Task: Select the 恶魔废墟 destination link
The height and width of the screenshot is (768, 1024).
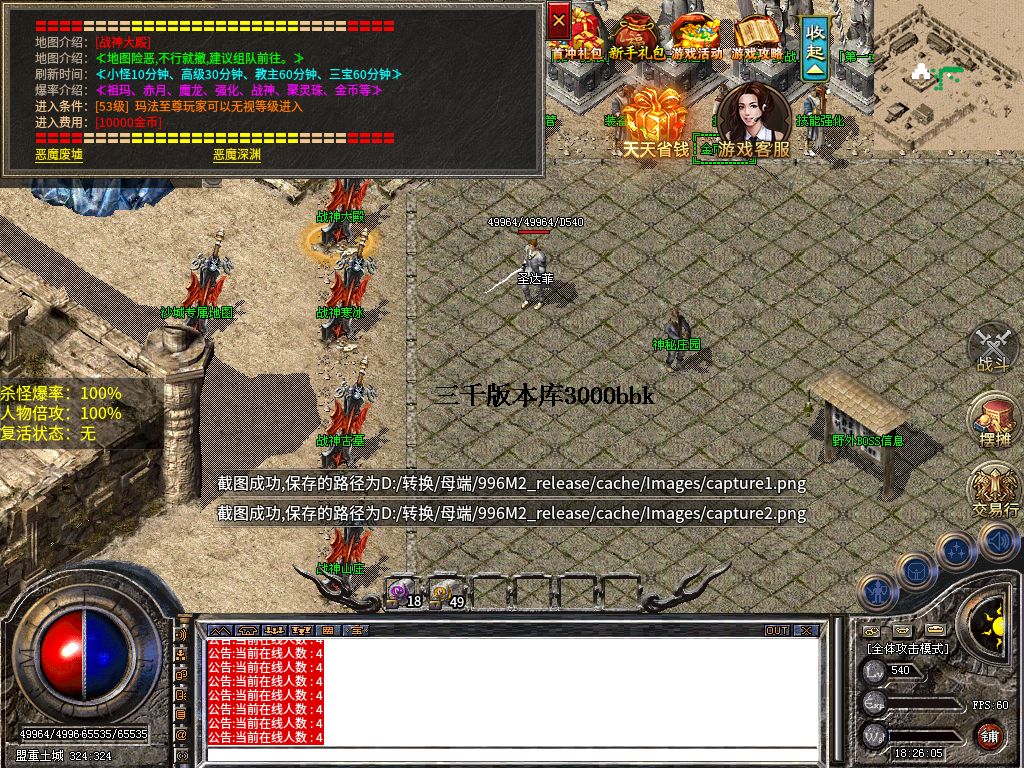Action: (59, 155)
